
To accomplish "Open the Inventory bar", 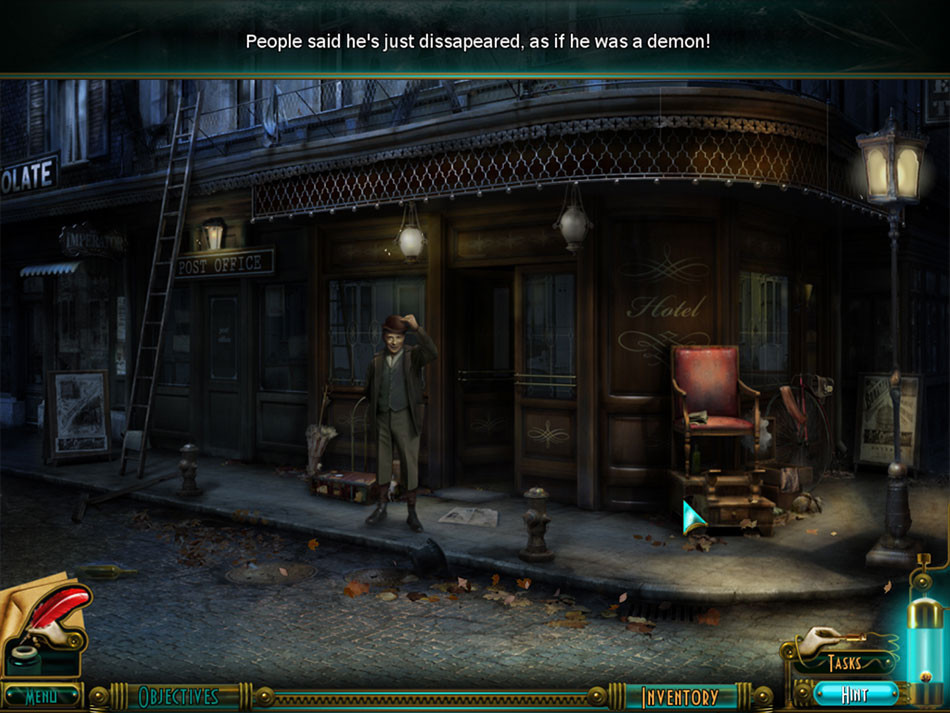I will click(x=680, y=697).
